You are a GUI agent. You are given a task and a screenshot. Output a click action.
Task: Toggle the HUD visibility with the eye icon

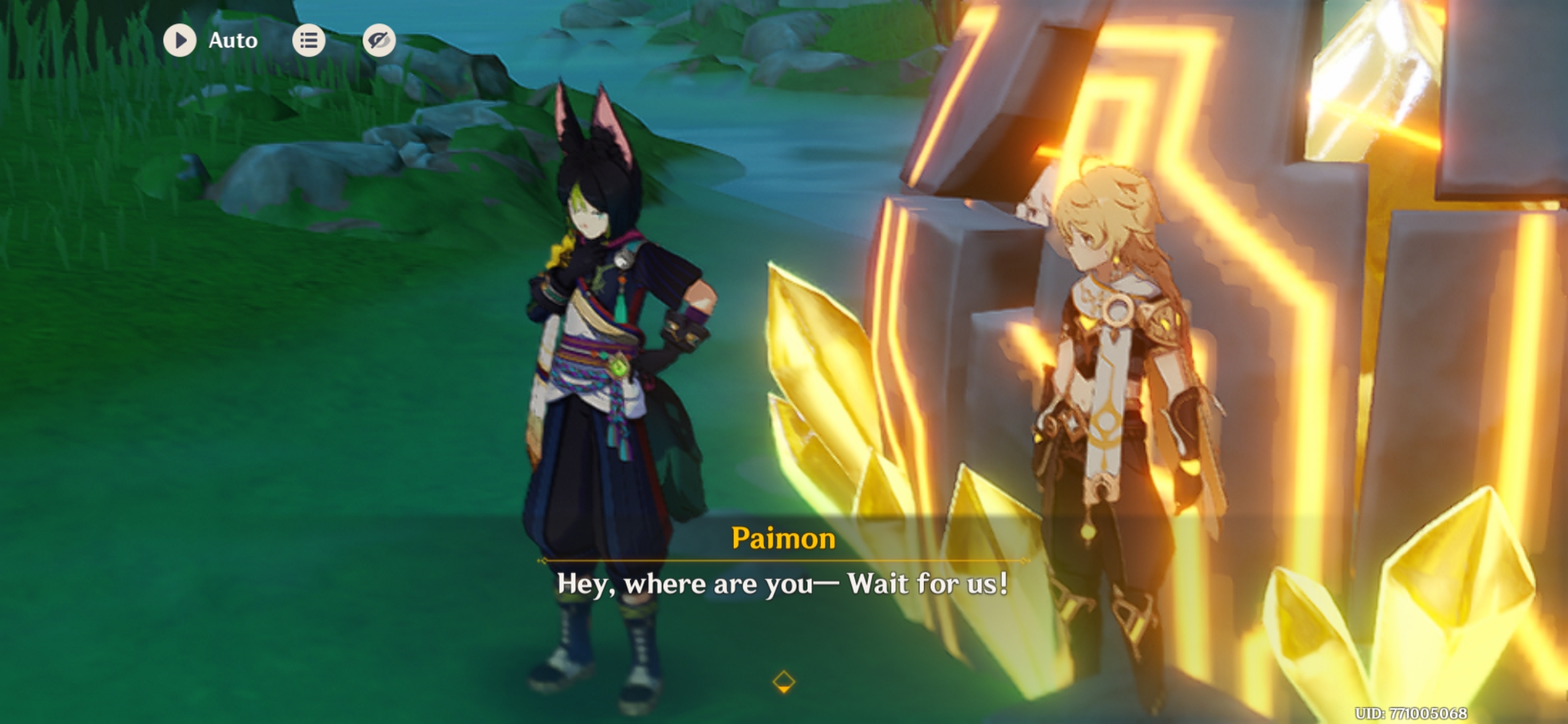379,40
